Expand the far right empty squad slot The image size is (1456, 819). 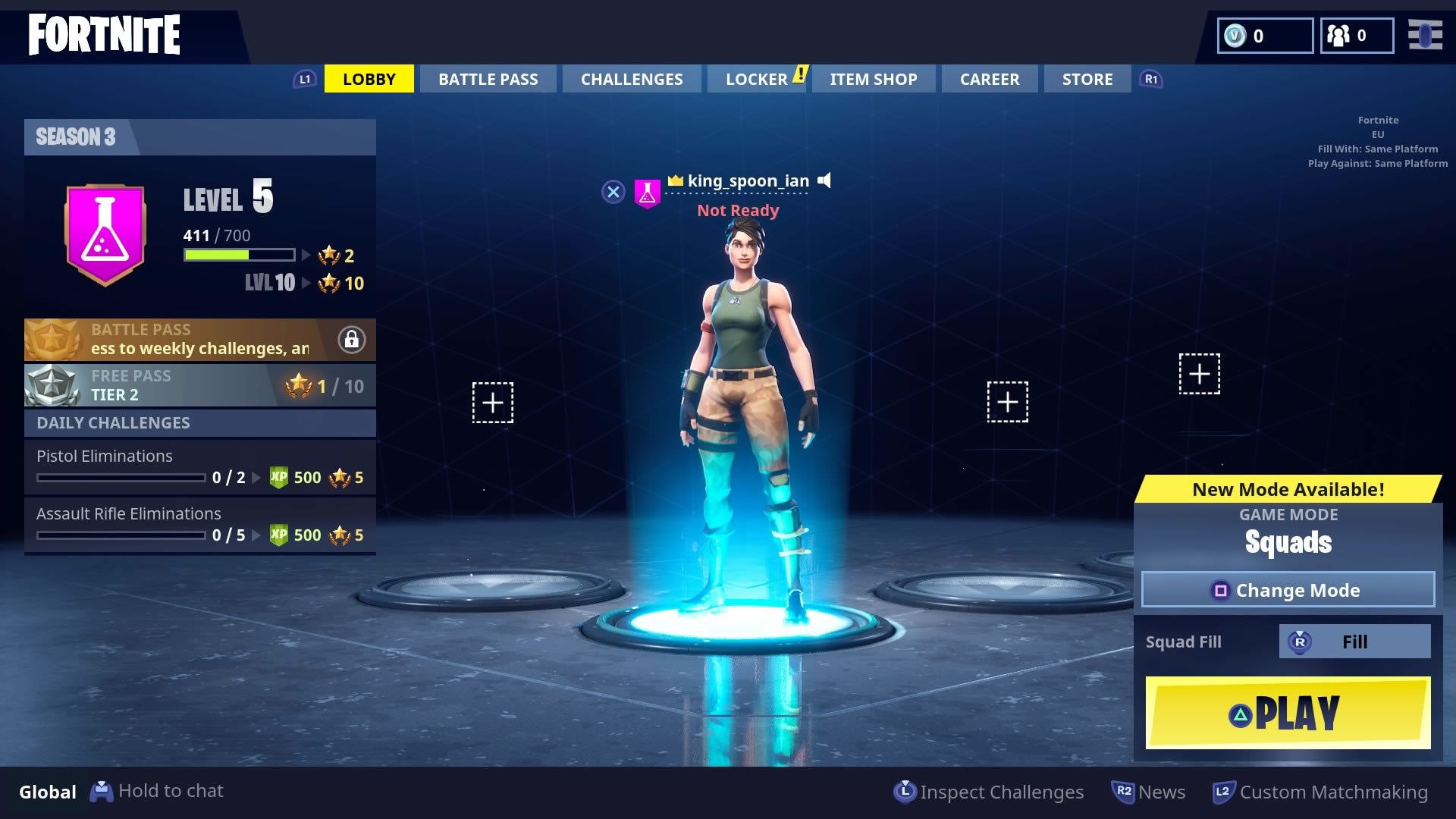tap(1200, 373)
